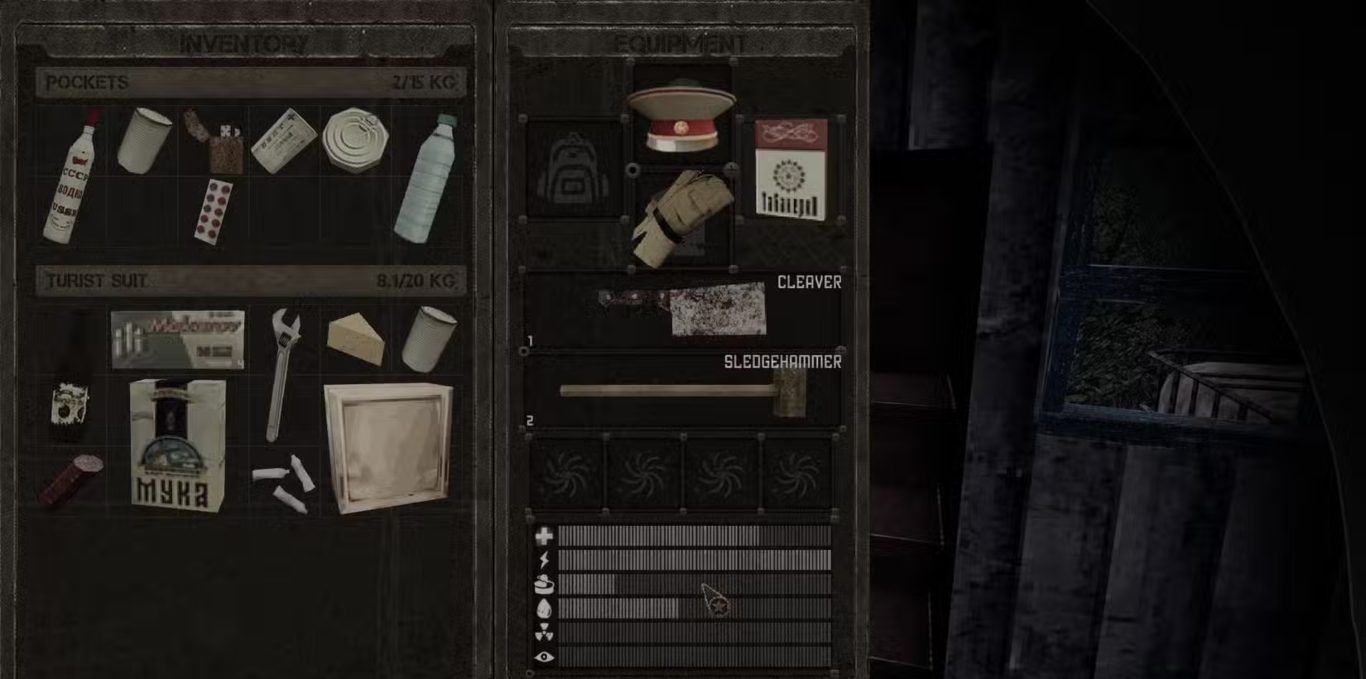
Task: Select the three white candles
Action: tap(283, 481)
